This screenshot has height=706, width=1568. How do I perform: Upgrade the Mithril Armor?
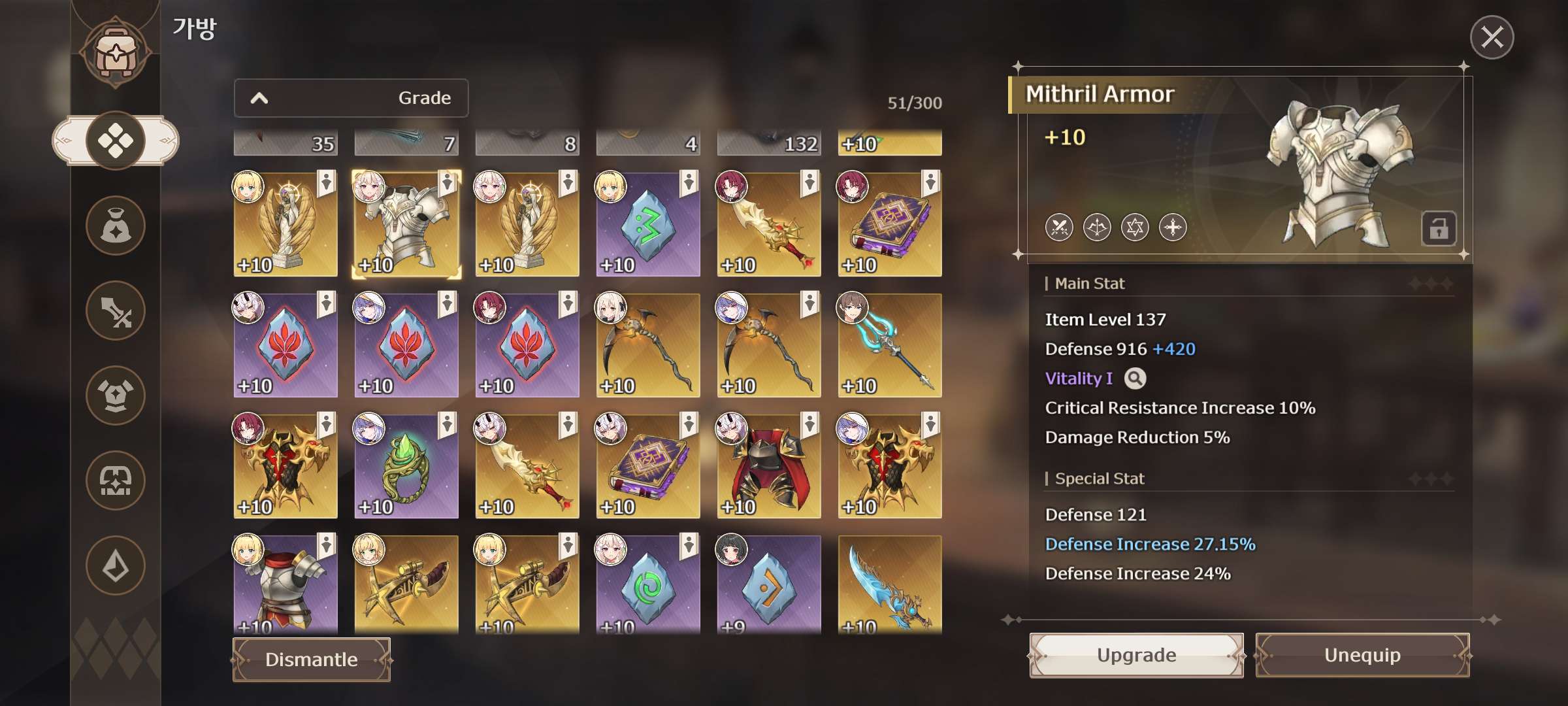point(1136,655)
